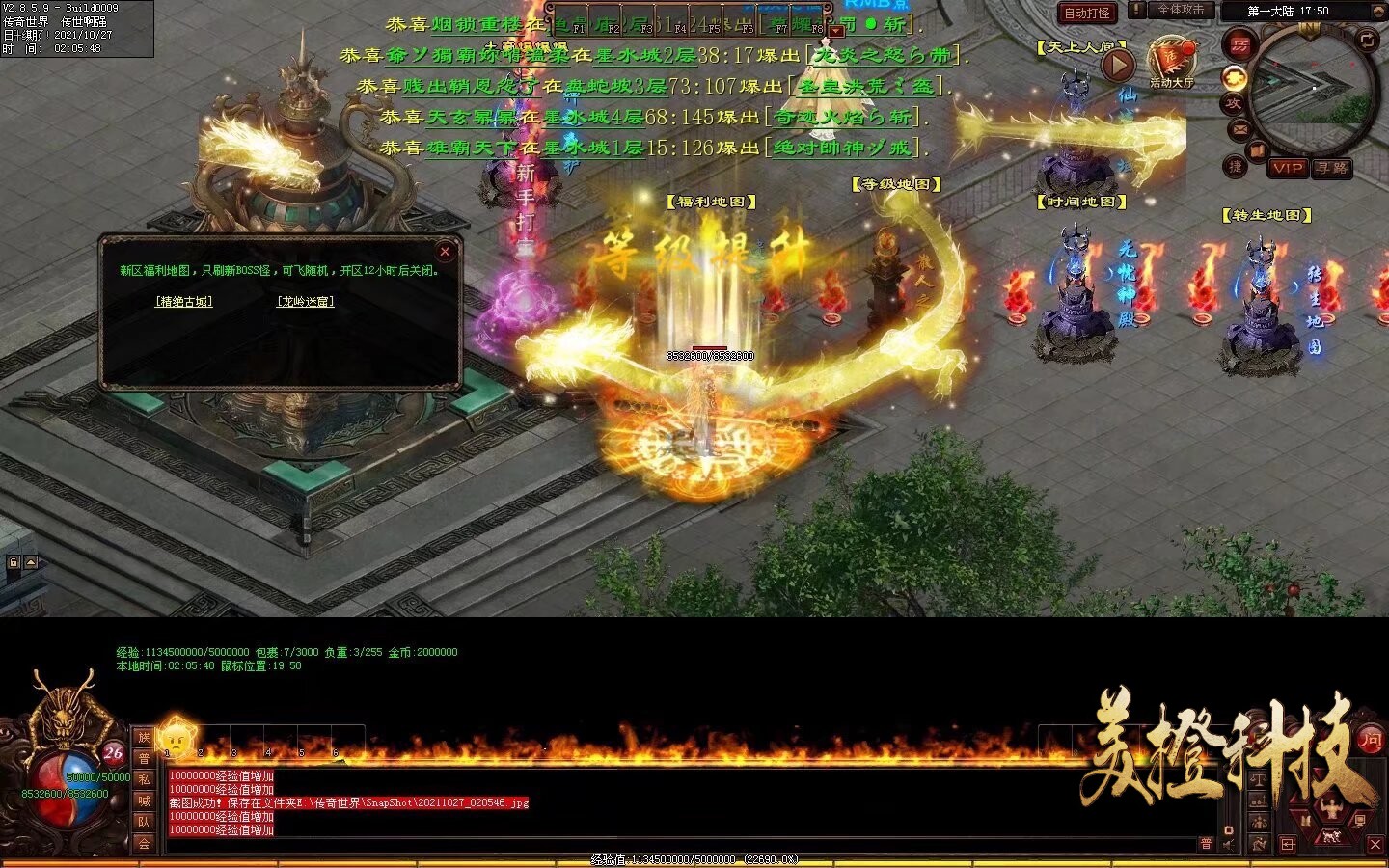This screenshot has width=1389, height=868.
Task: Open the VIP panel
Action: (x=1288, y=168)
